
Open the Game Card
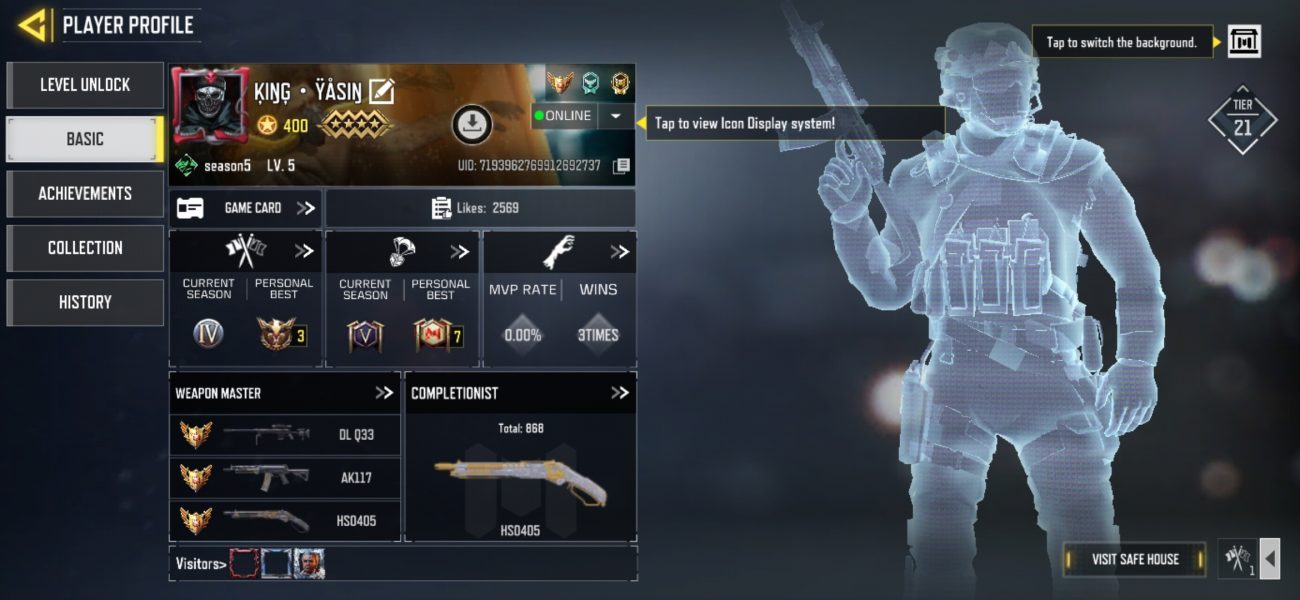click(245, 208)
